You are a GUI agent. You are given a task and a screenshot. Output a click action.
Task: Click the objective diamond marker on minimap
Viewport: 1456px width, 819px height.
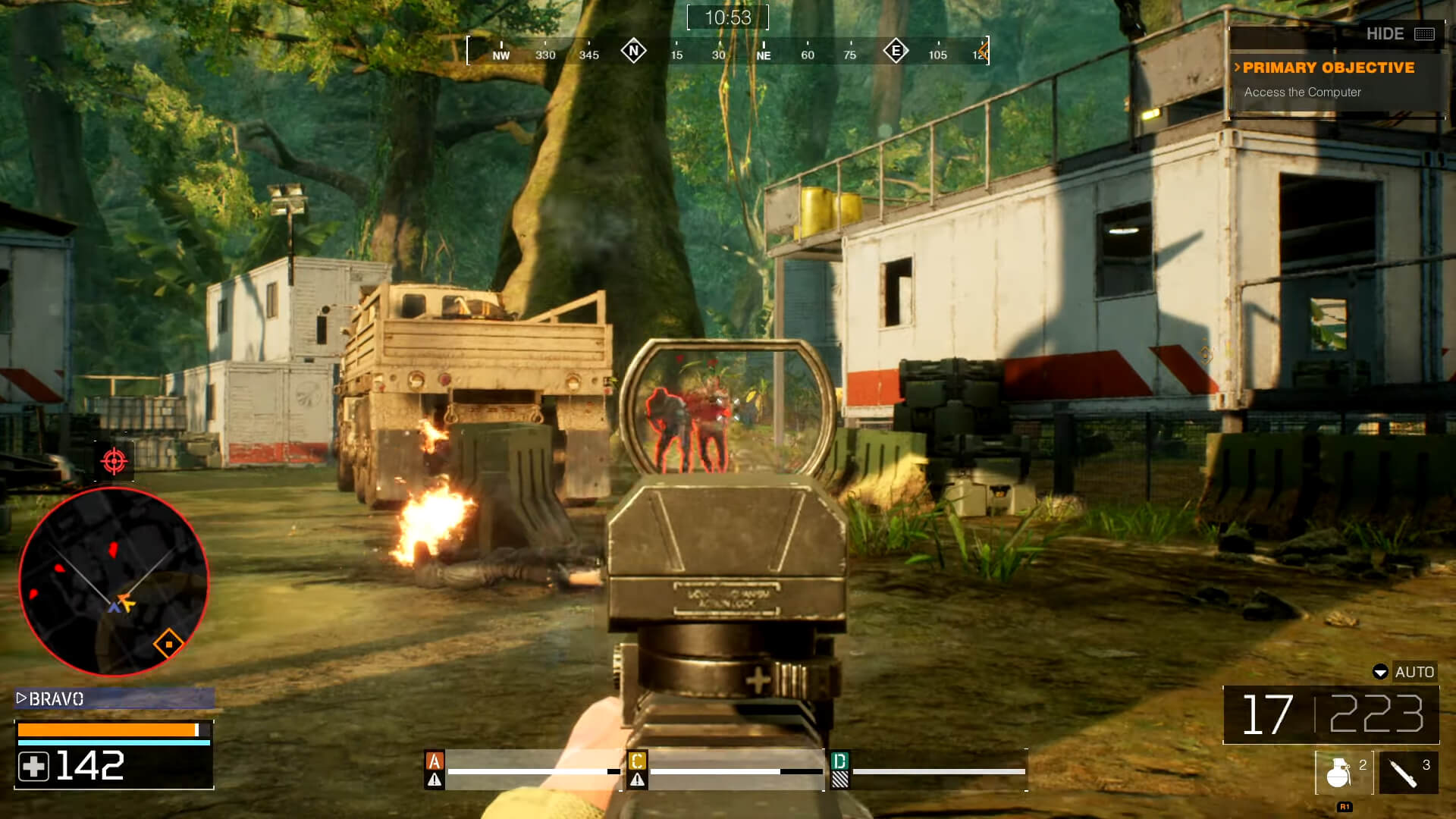pyautogui.click(x=168, y=642)
